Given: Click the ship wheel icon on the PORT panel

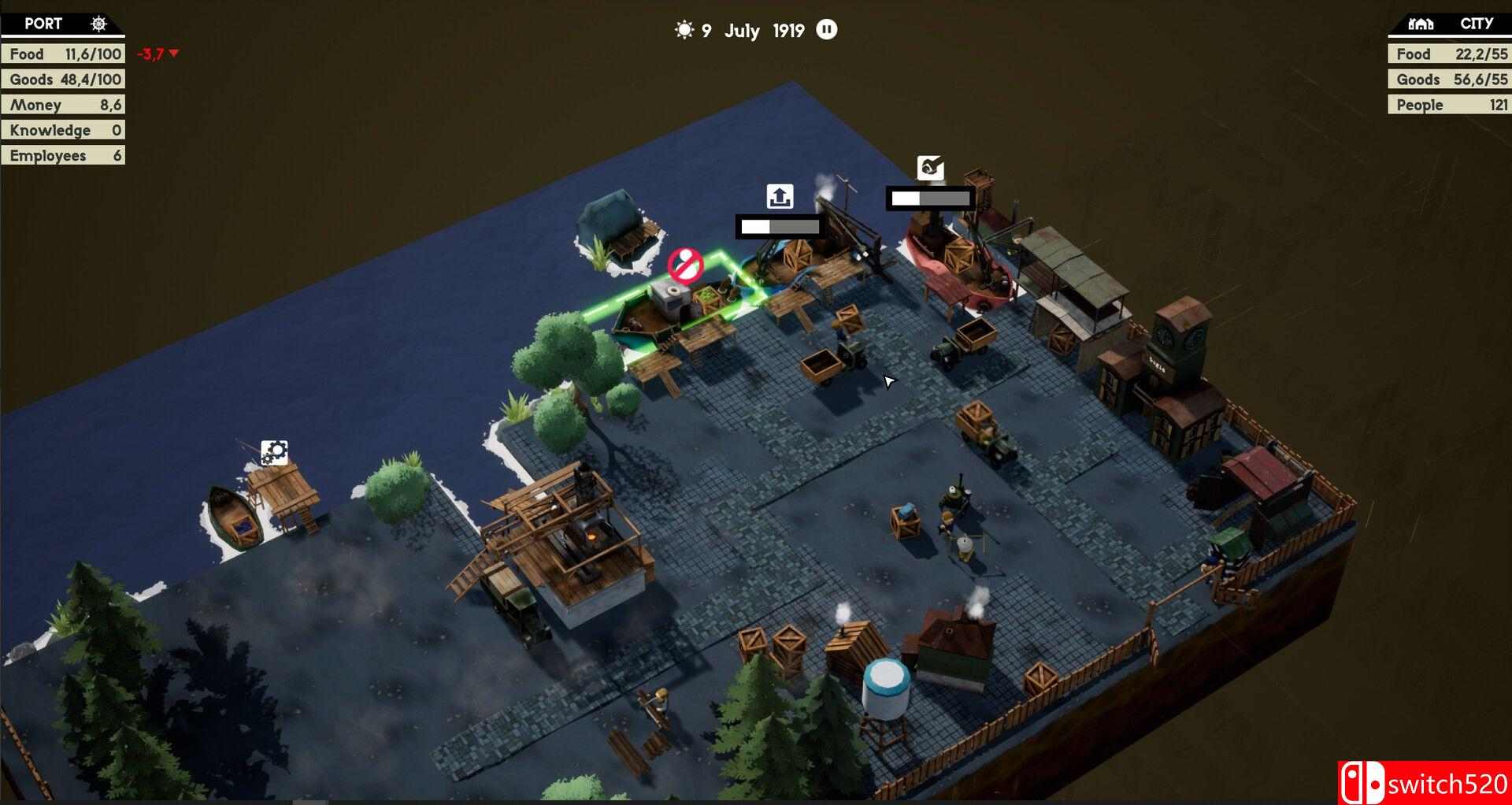Looking at the screenshot, I should [x=98, y=23].
